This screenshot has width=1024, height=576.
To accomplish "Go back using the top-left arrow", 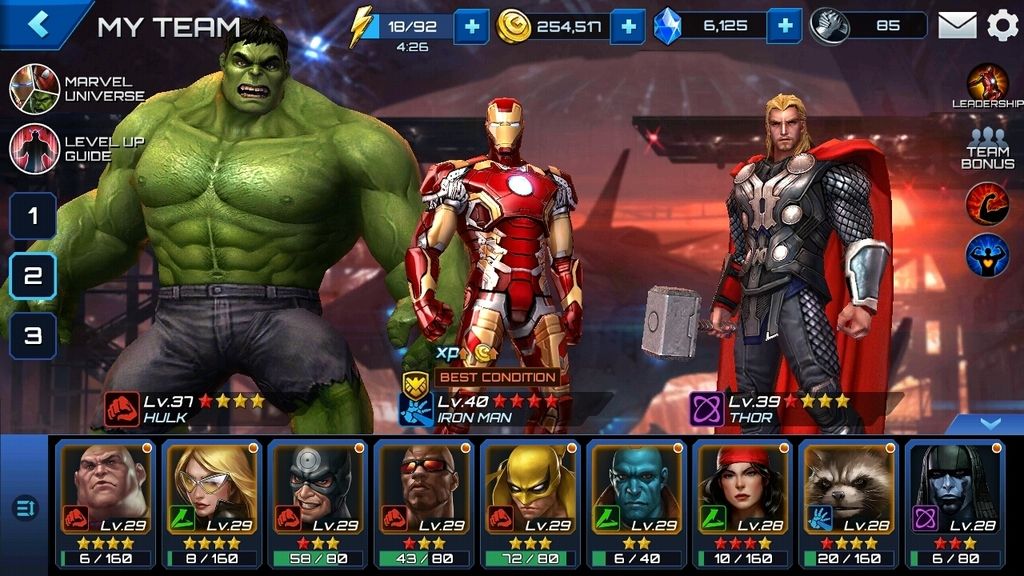I will pos(38,24).
